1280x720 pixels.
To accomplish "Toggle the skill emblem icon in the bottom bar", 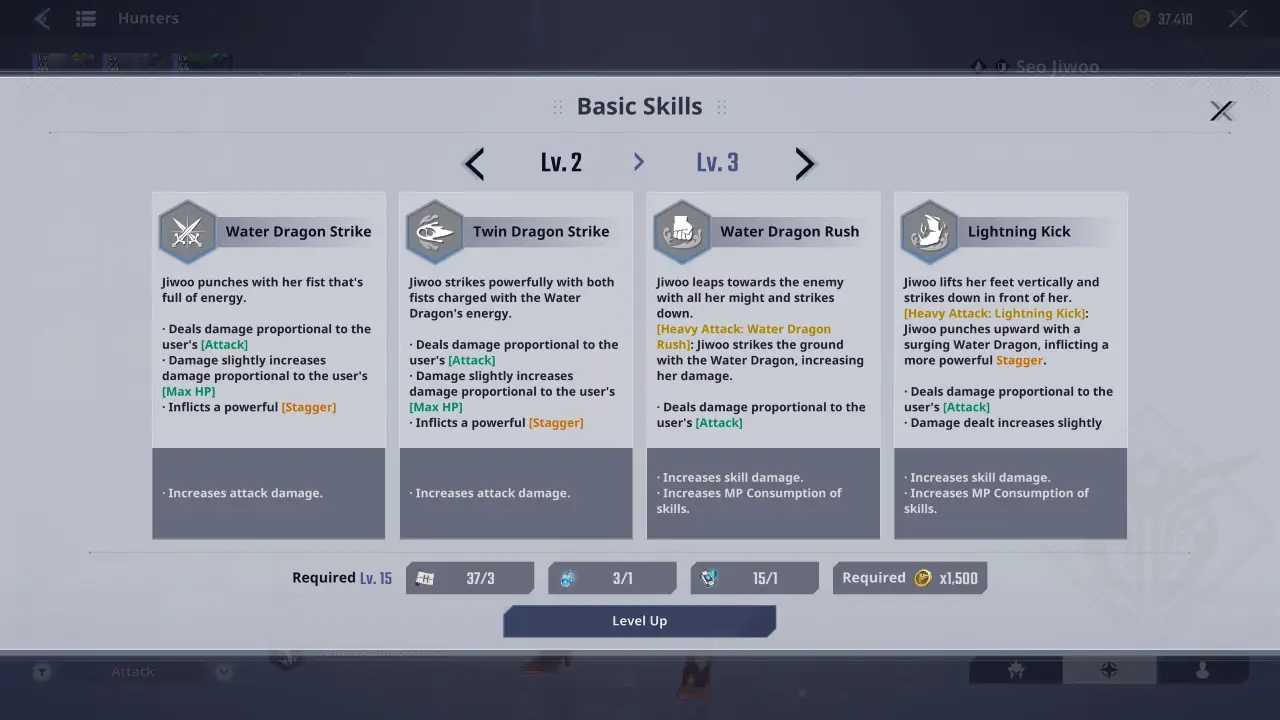I will (x=1015, y=671).
